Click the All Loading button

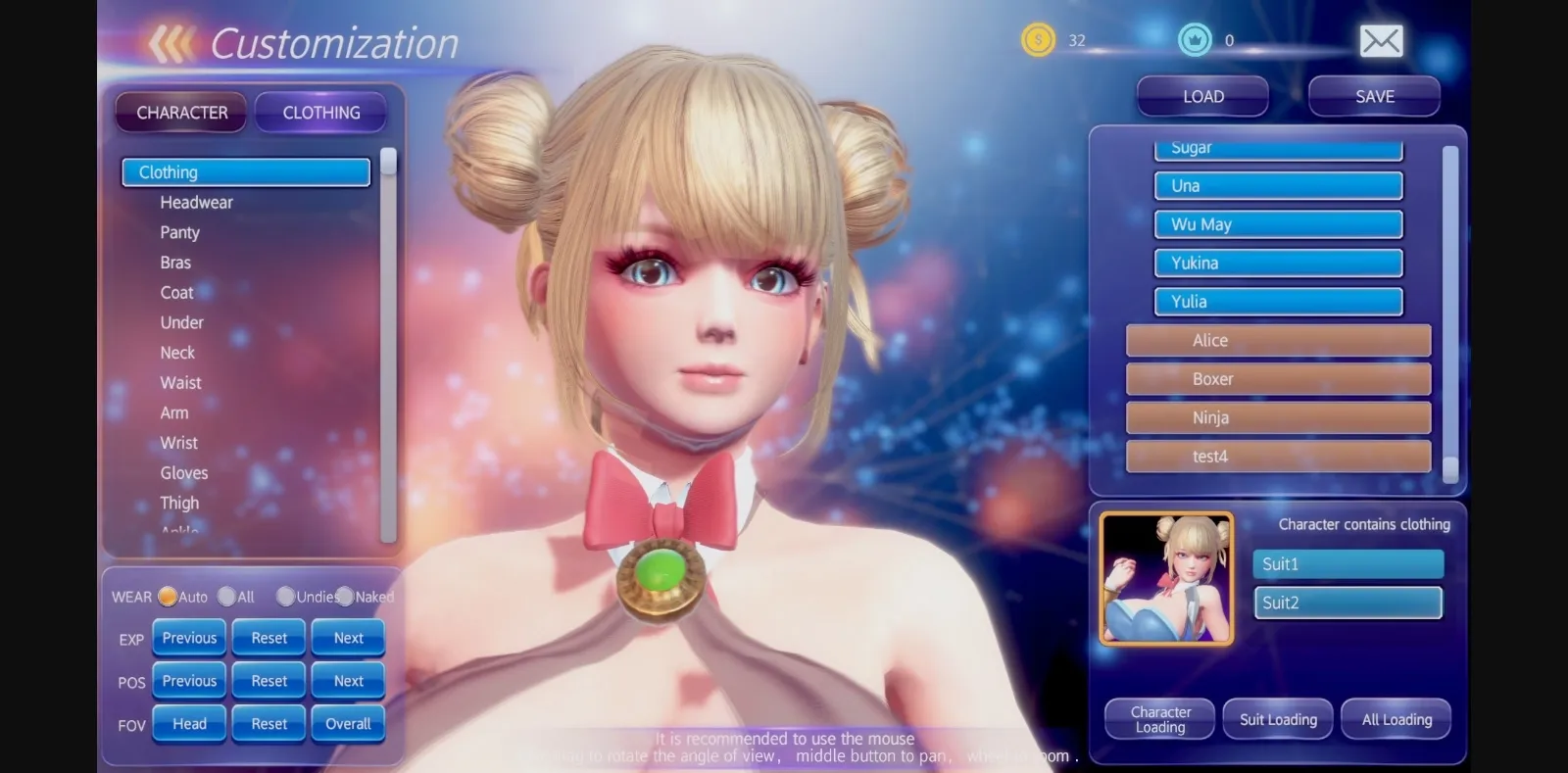coord(1396,718)
